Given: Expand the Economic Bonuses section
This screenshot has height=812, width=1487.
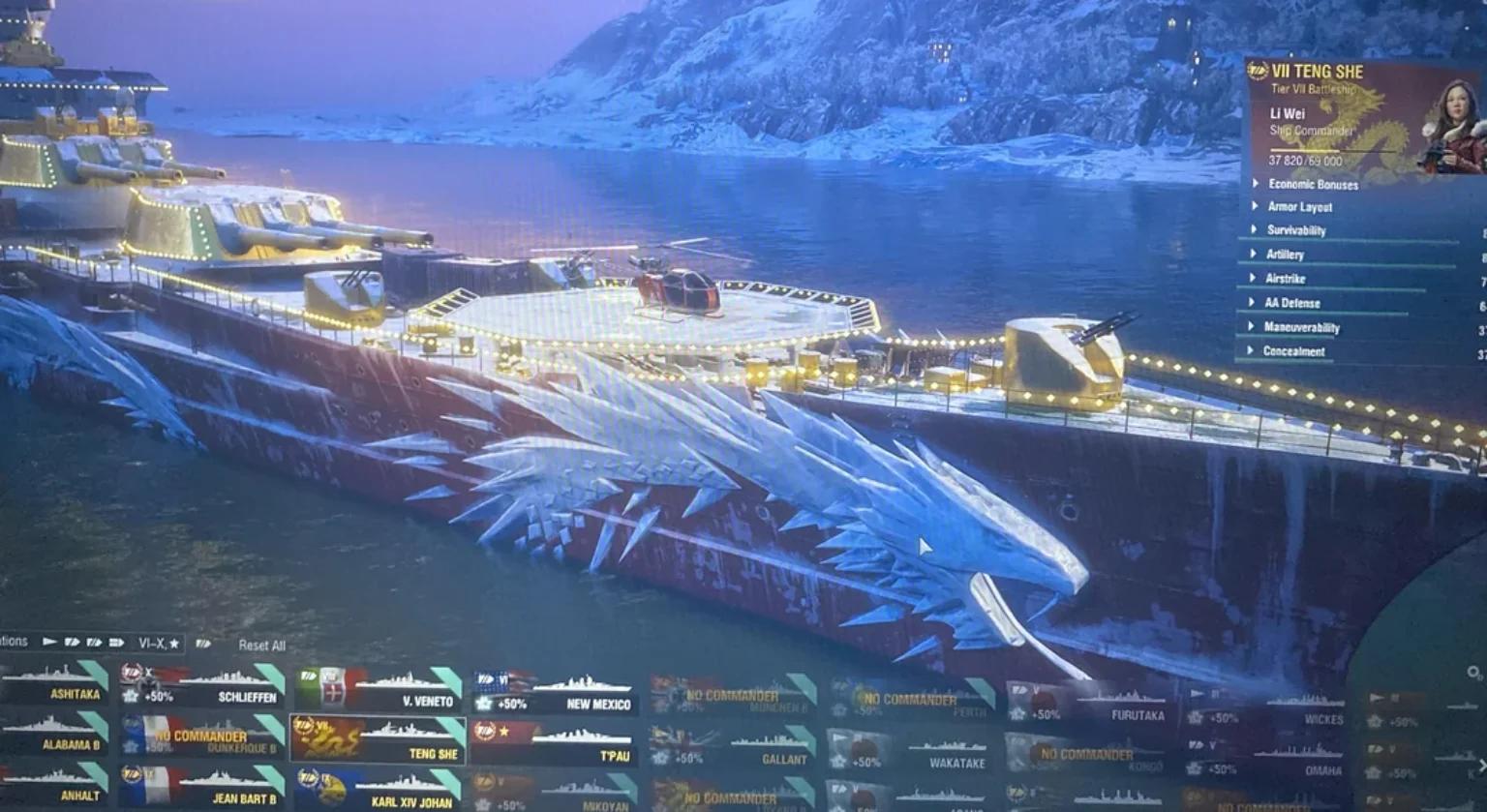Looking at the screenshot, I should pos(1312,184).
